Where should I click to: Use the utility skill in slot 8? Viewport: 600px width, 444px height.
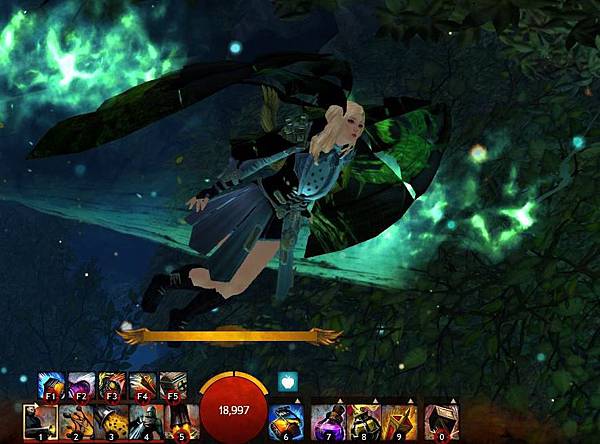click(362, 422)
